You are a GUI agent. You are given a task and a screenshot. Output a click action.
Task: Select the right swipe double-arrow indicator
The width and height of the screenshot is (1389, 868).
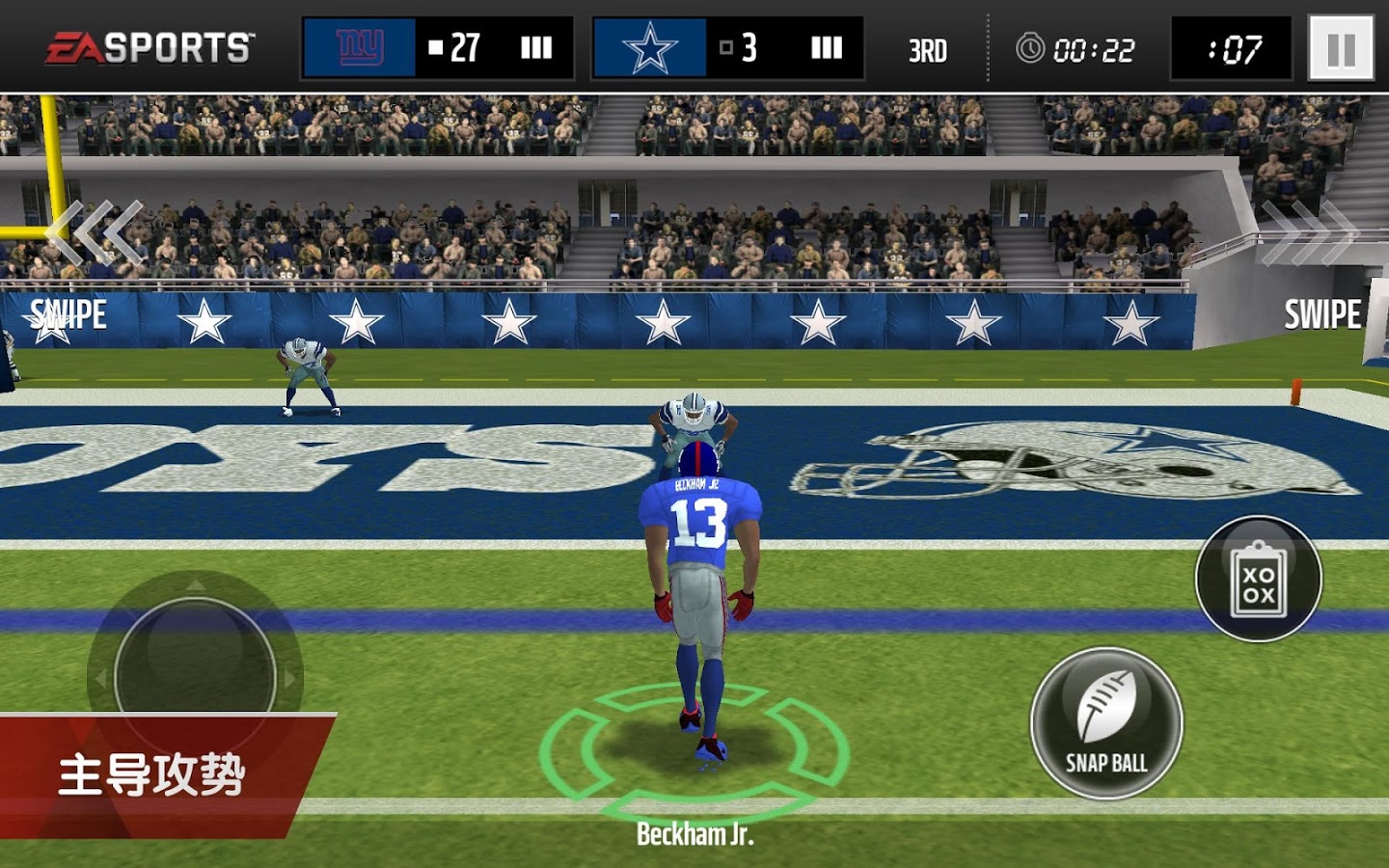[1308, 232]
